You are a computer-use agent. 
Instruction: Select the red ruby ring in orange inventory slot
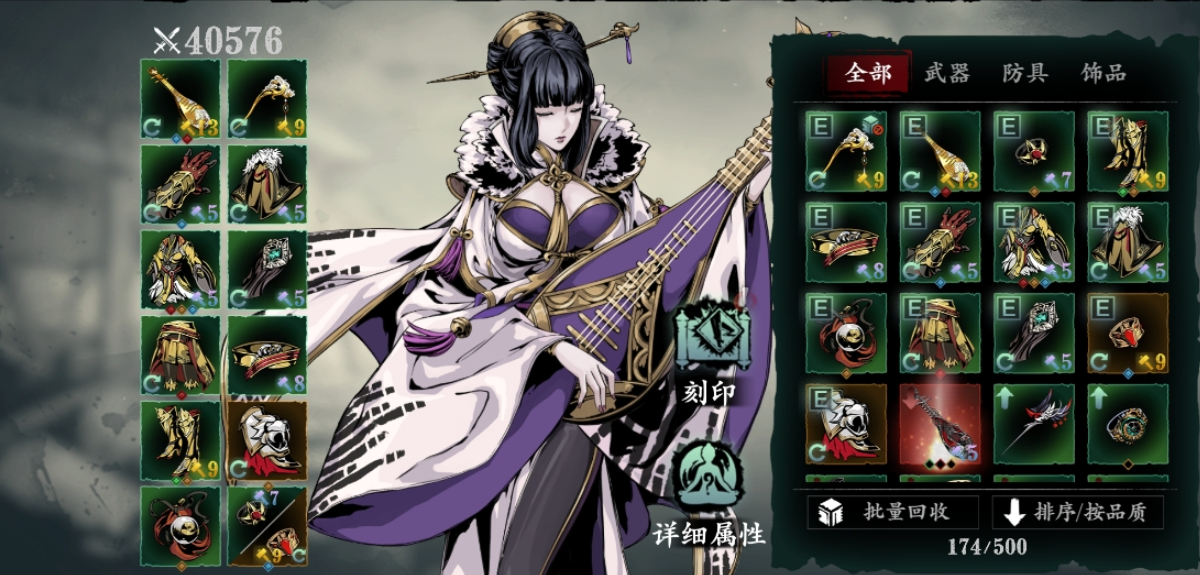tap(1127, 334)
